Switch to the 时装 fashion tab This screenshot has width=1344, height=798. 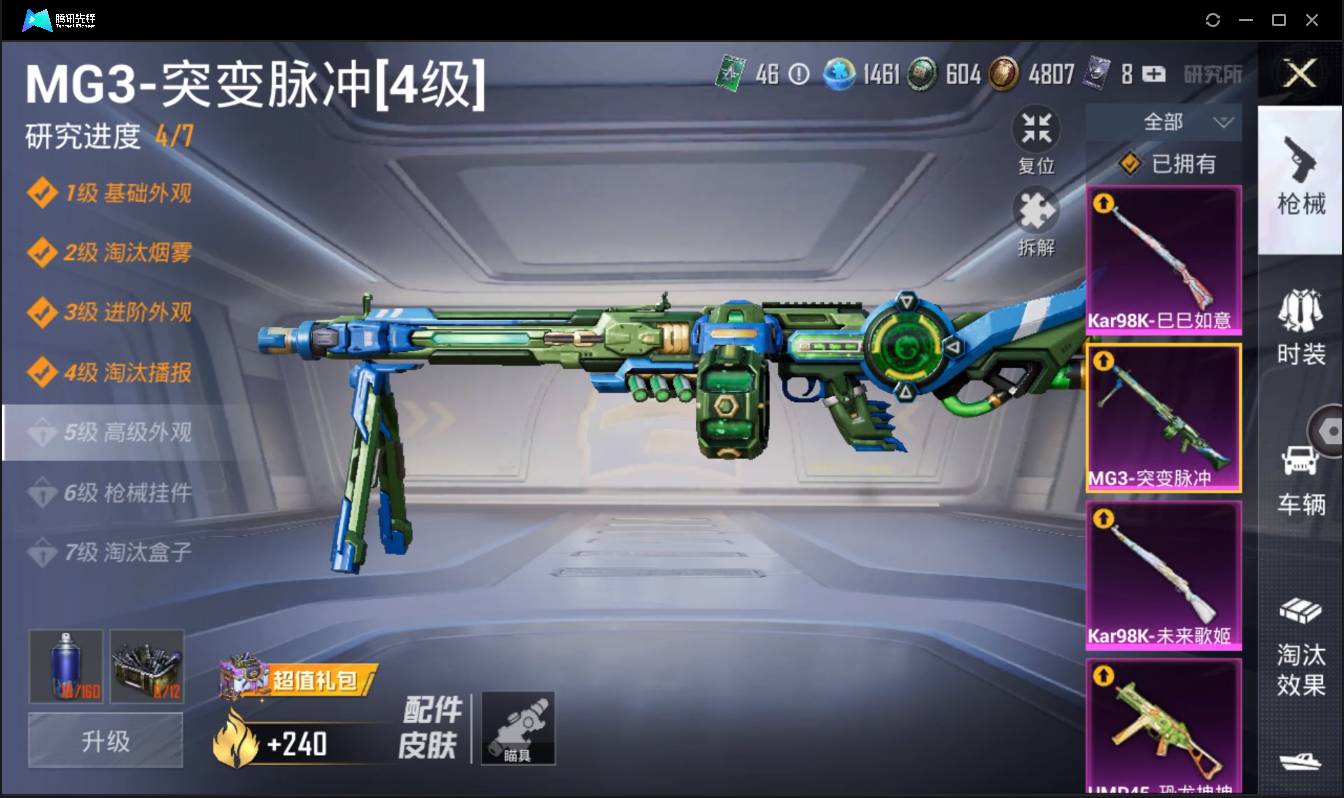(1300, 320)
